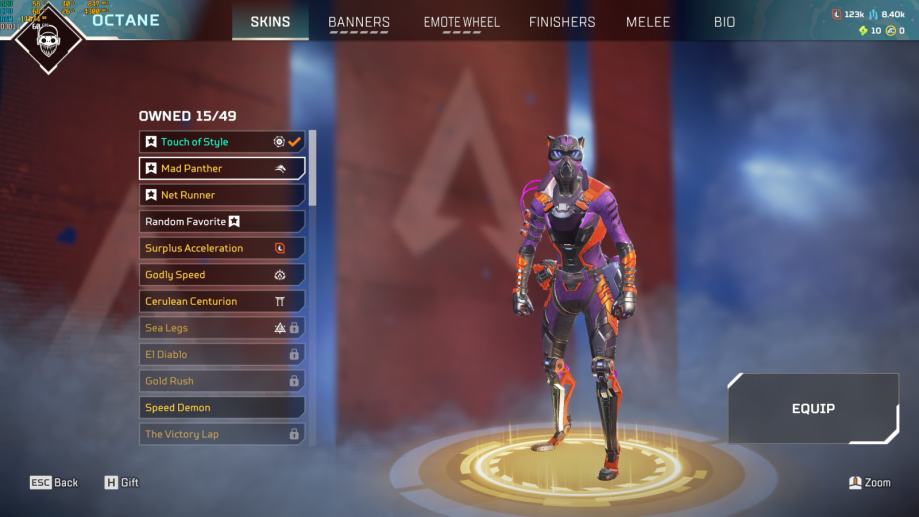919x517 pixels.
Task: Select the Speed Demon skin
Action: click(x=221, y=408)
